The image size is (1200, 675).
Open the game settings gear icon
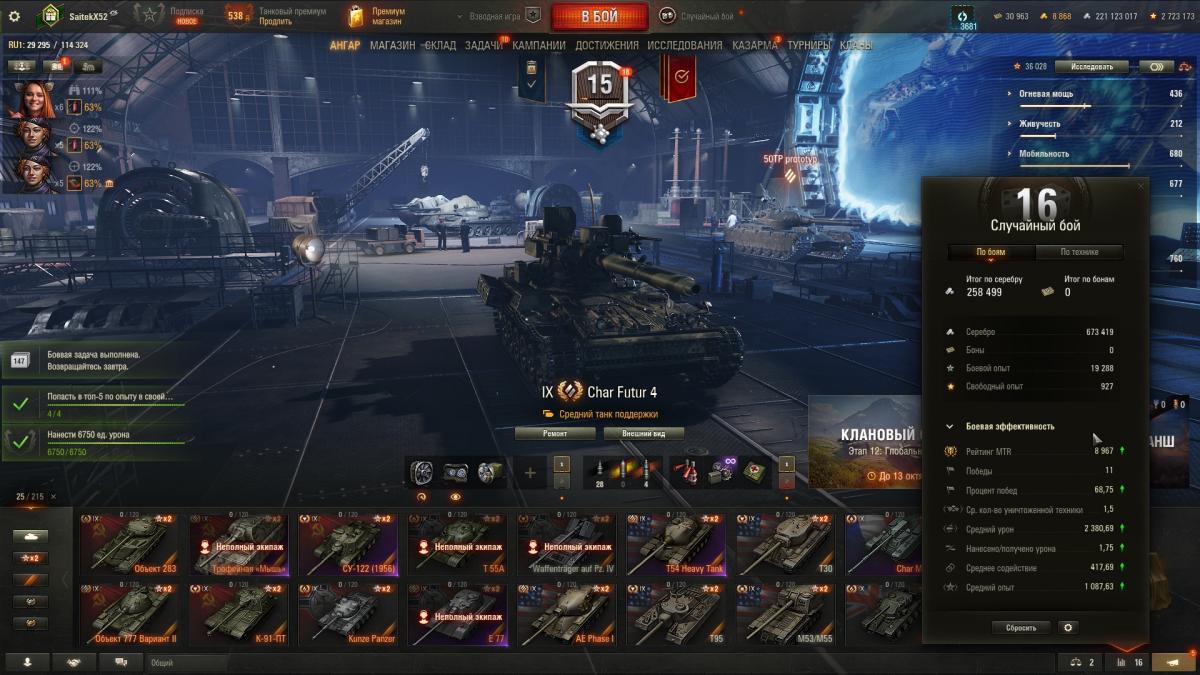(x=14, y=16)
